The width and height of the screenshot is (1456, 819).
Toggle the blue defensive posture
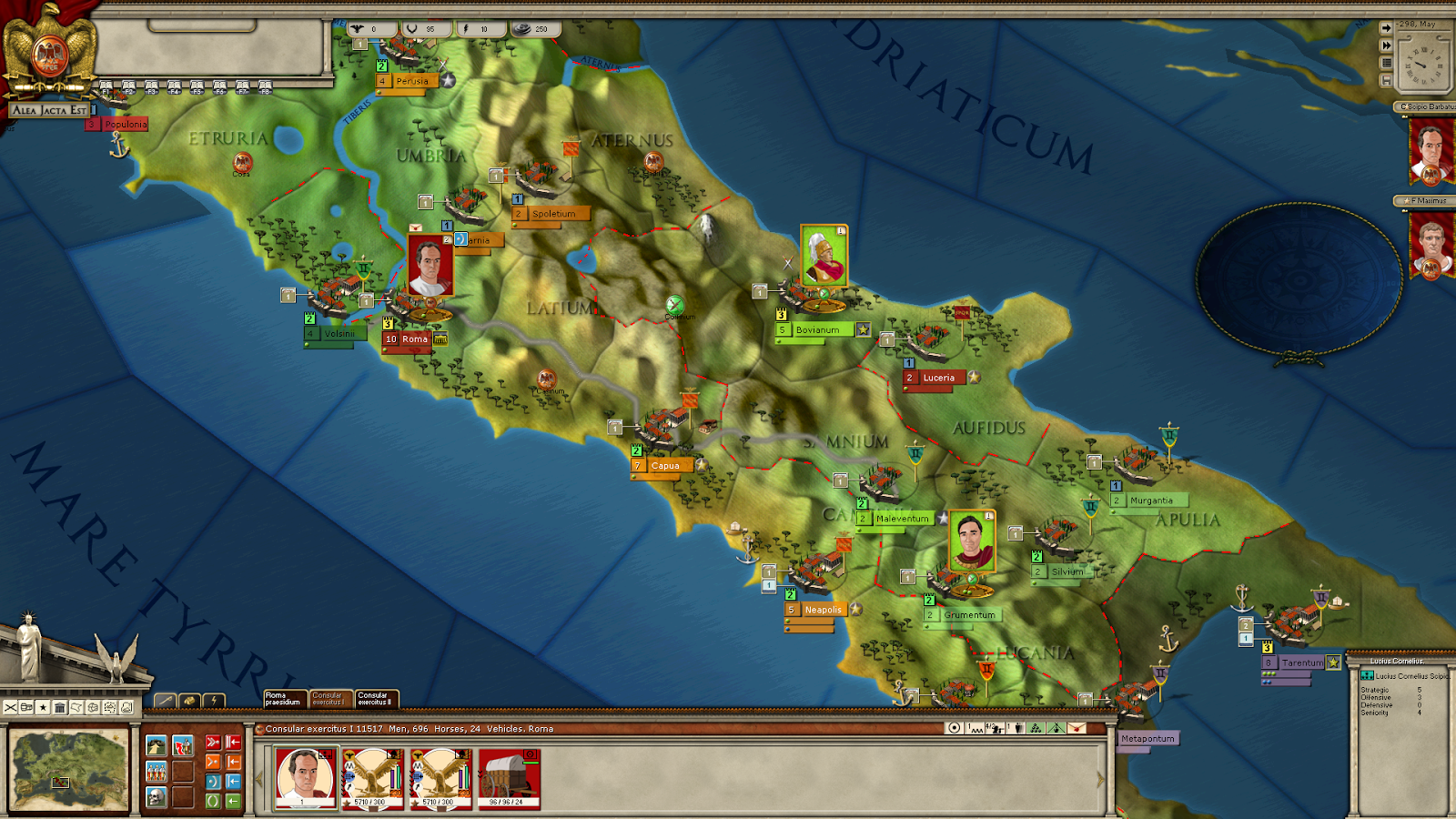pos(214,782)
